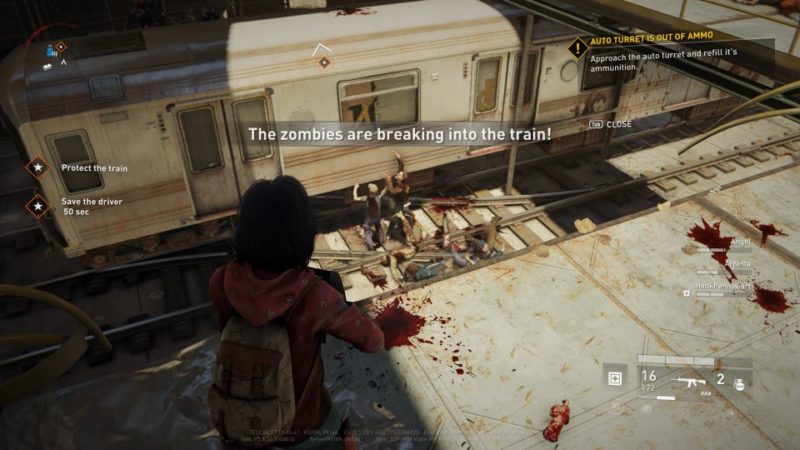800x450 pixels.
Task: Click the auto turret warning alert icon
Action: point(577,47)
